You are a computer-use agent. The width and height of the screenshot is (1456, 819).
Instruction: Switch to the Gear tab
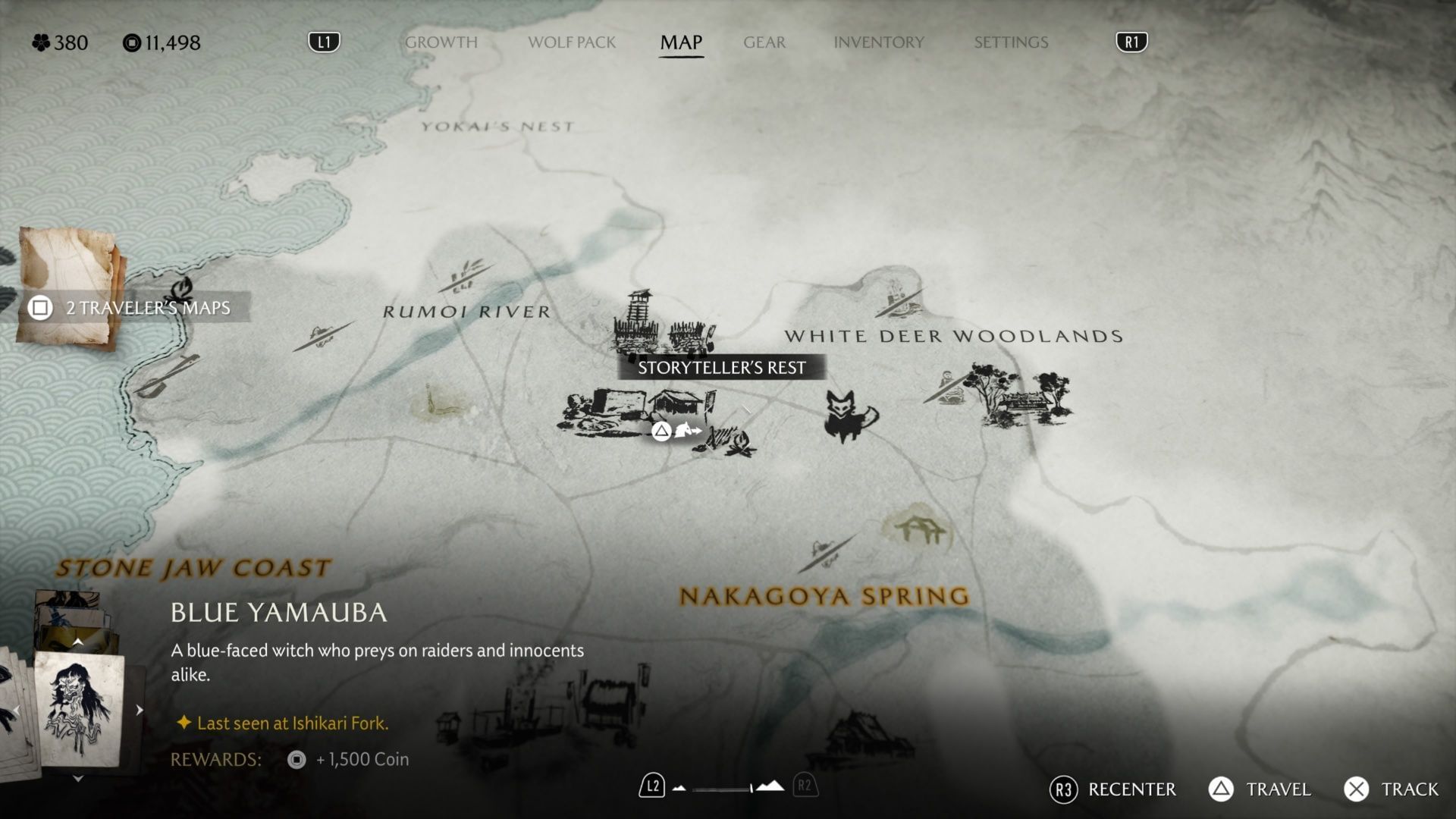[764, 42]
